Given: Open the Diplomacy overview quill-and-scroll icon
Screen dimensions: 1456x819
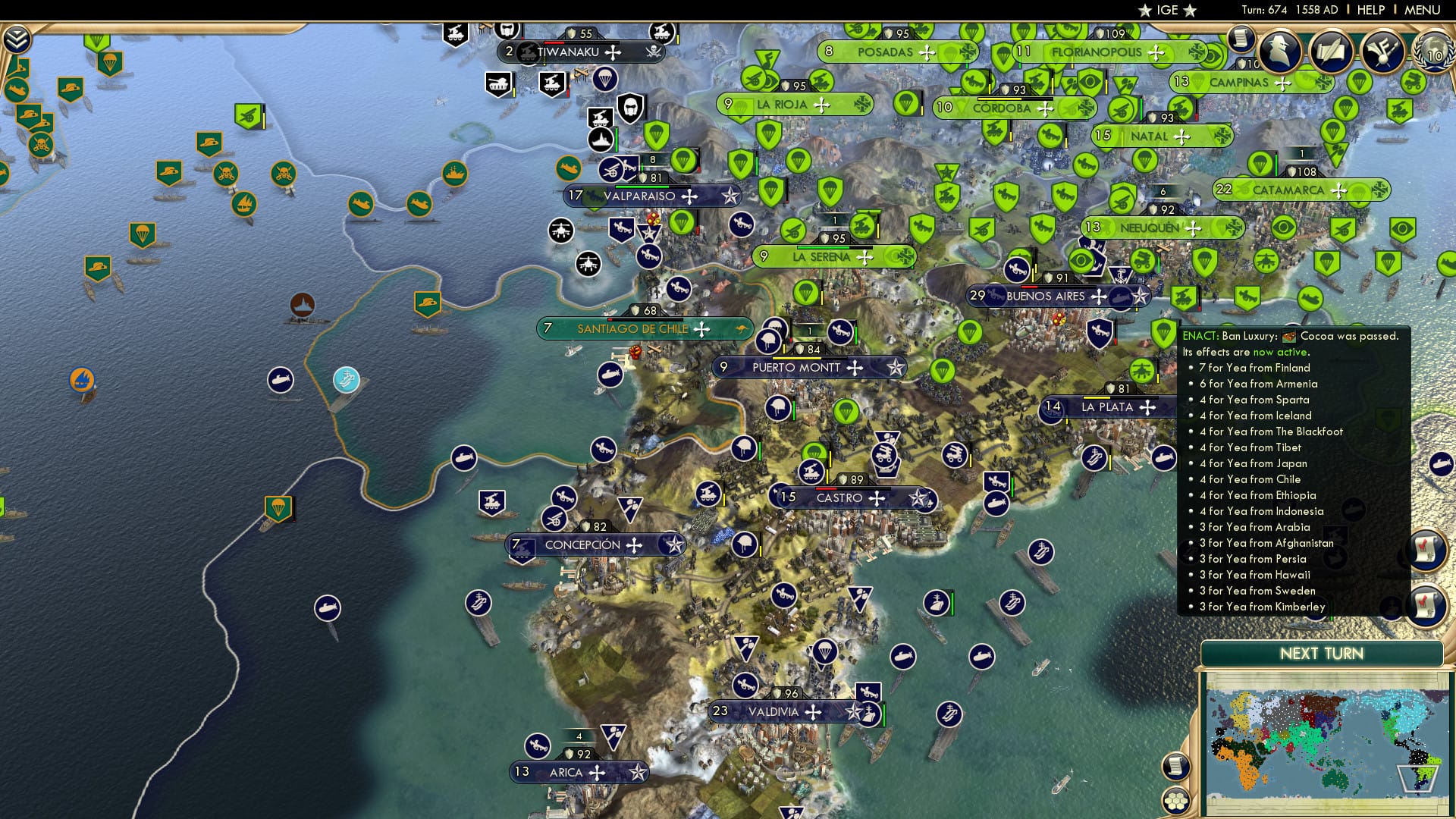Looking at the screenshot, I should coord(1332,53).
